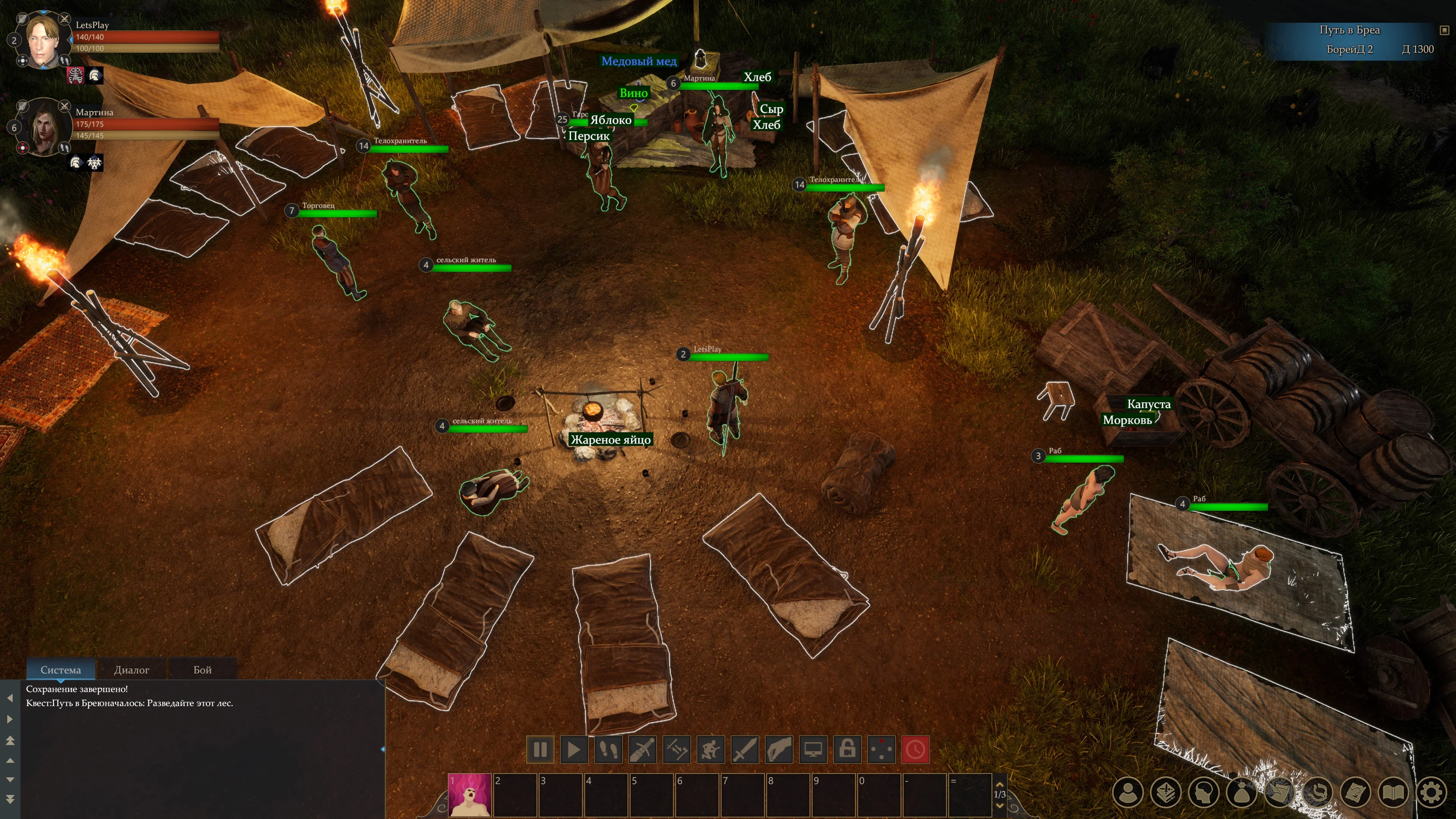Switch to the Бой log tab

click(x=202, y=670)
